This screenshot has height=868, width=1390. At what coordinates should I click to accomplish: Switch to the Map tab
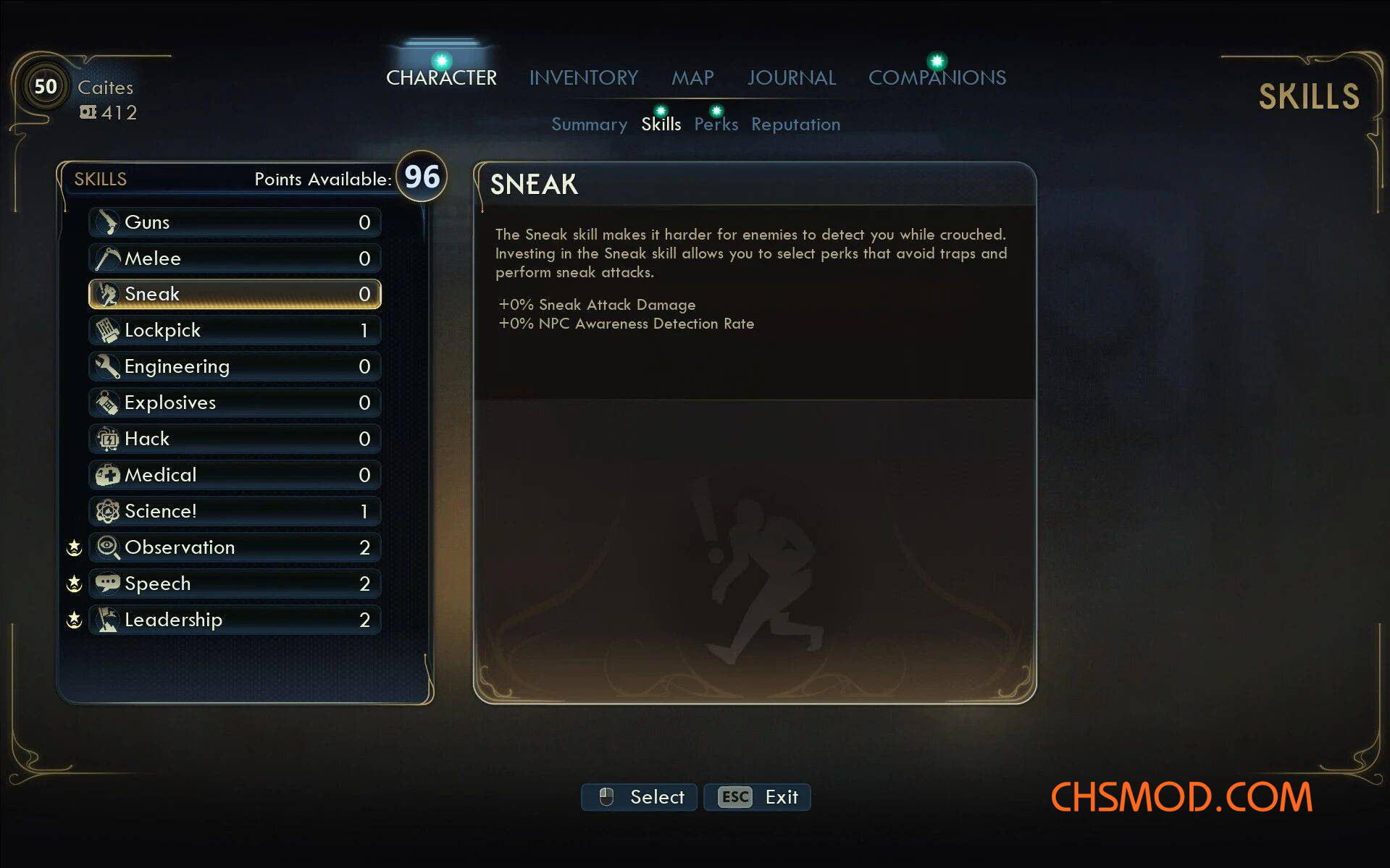pyautogui.click(x=692, y=77)
